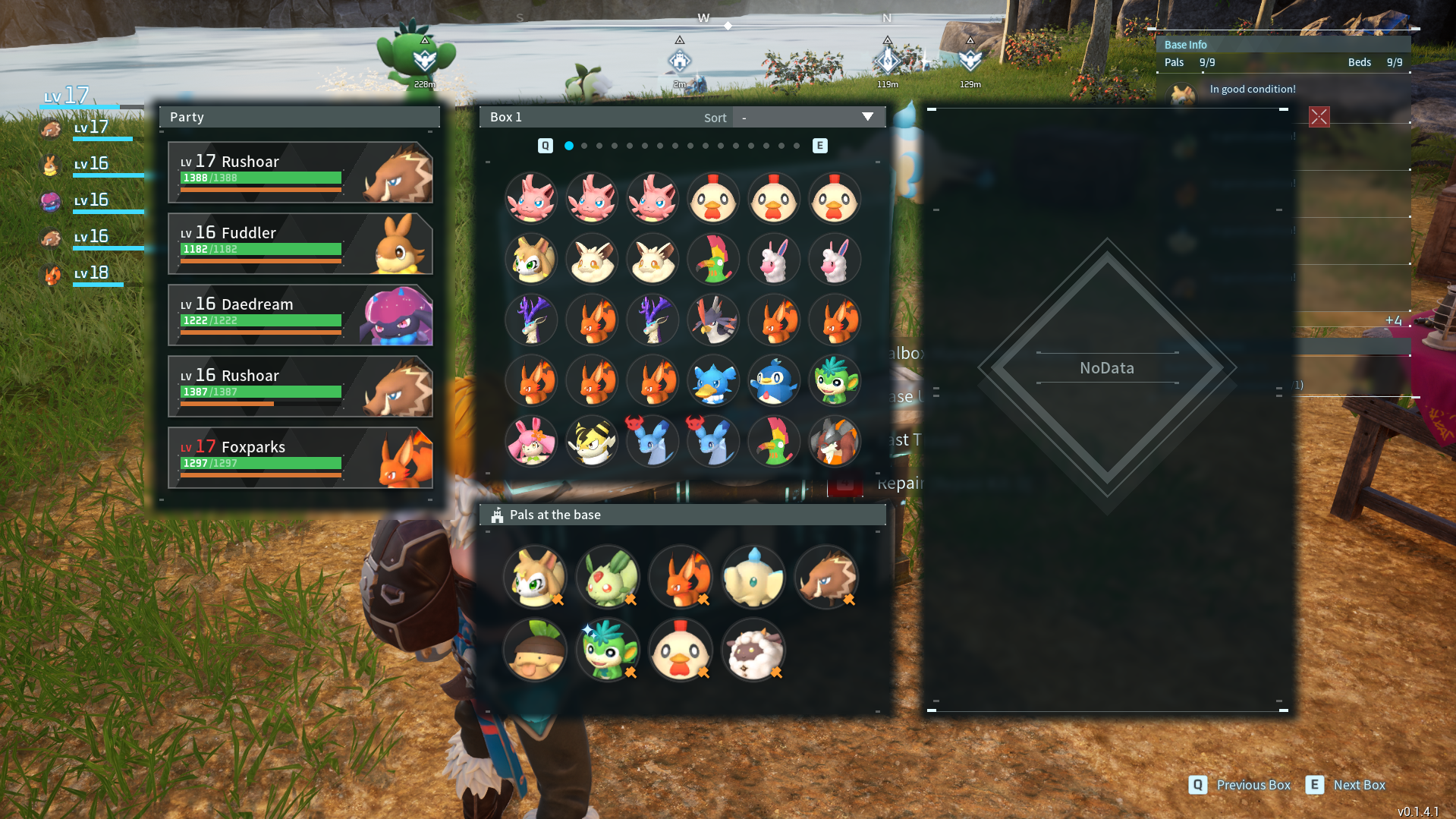The image size is (1456, 819).
Task: Select the Chikipi icon in Box 1 top row
Action: (x=713, y=198)
